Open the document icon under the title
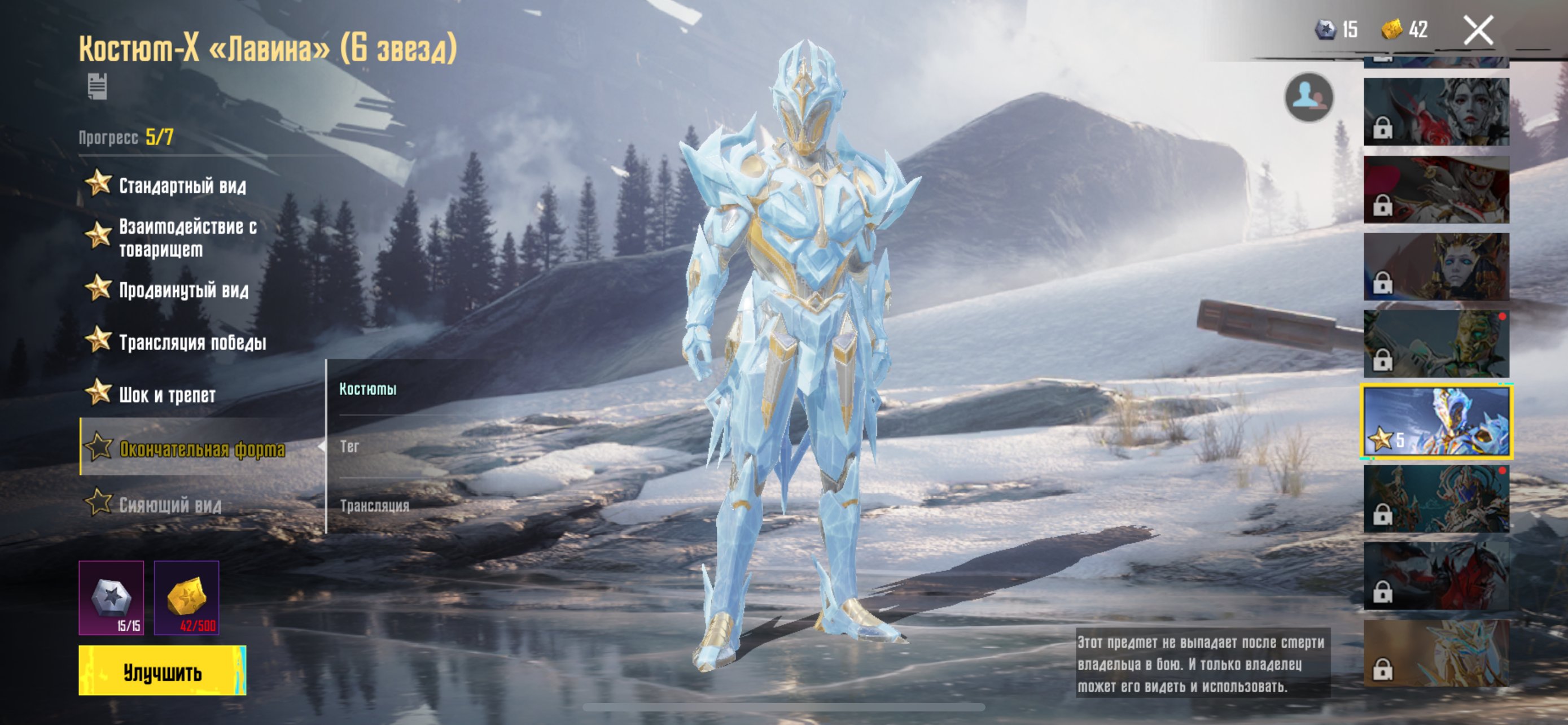The width and height of the screenshot is (1568, 725). coord(97,86)
